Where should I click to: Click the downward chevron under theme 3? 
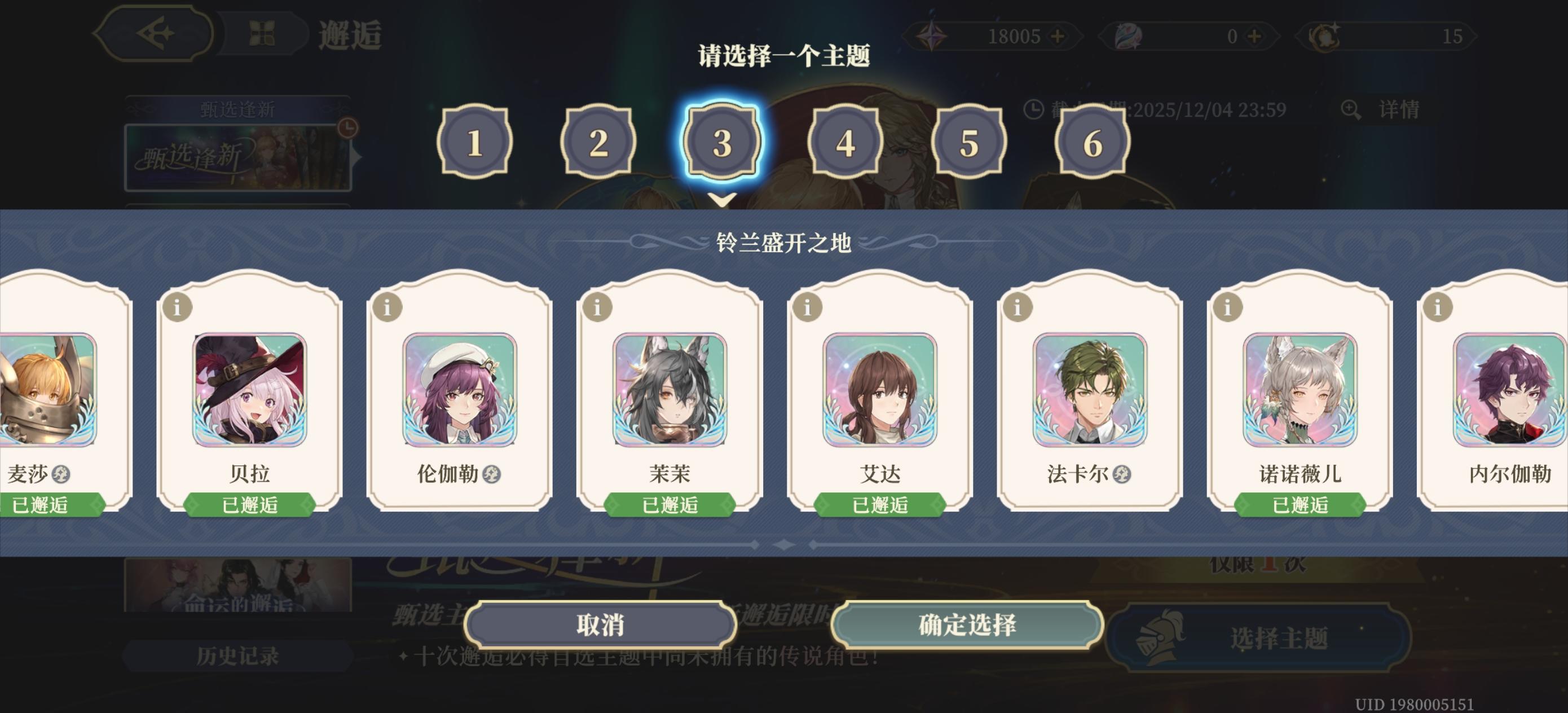pyautogui.click(x=723, y=199)
